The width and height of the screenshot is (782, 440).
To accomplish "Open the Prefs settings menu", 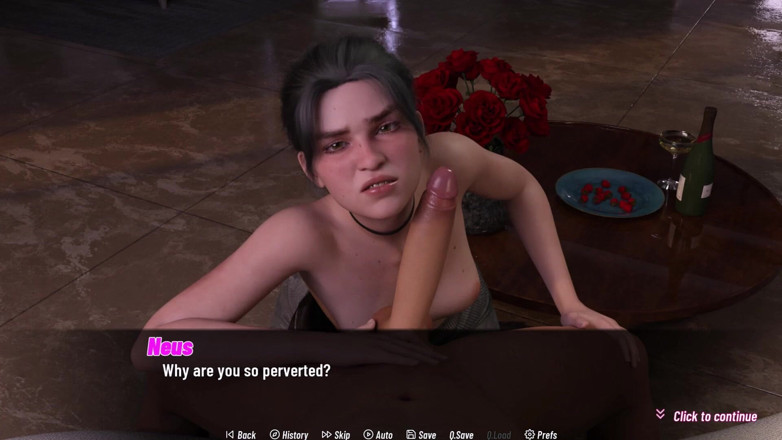I will coord(541,435).
